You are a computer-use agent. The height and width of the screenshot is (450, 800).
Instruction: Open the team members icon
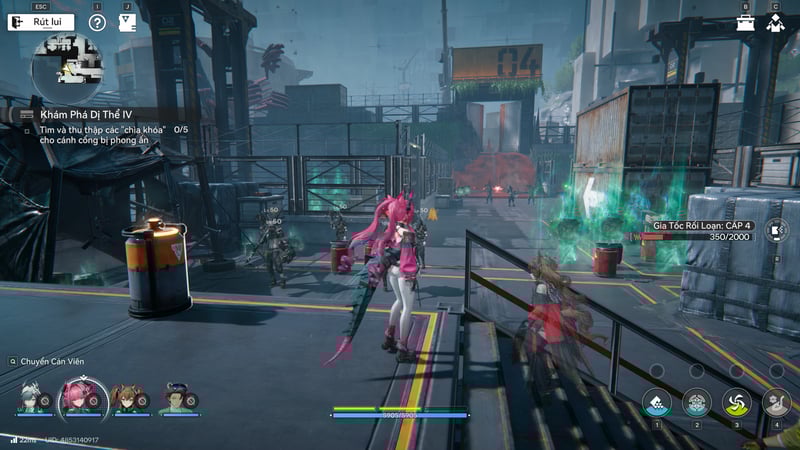pyautogui.click(x=775, y=22)
